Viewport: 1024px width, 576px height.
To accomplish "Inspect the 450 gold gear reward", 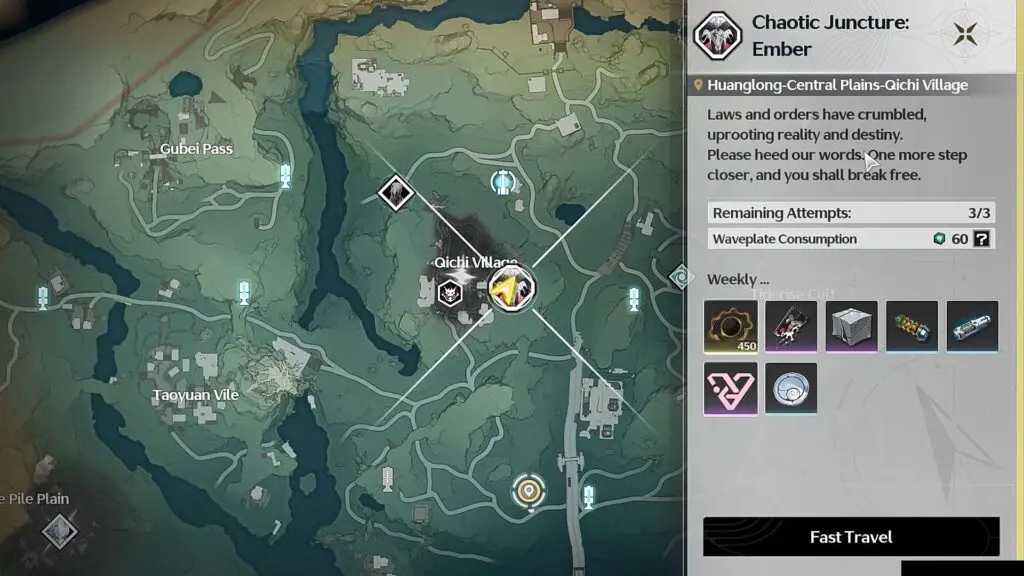I will [x=730, y=327].
